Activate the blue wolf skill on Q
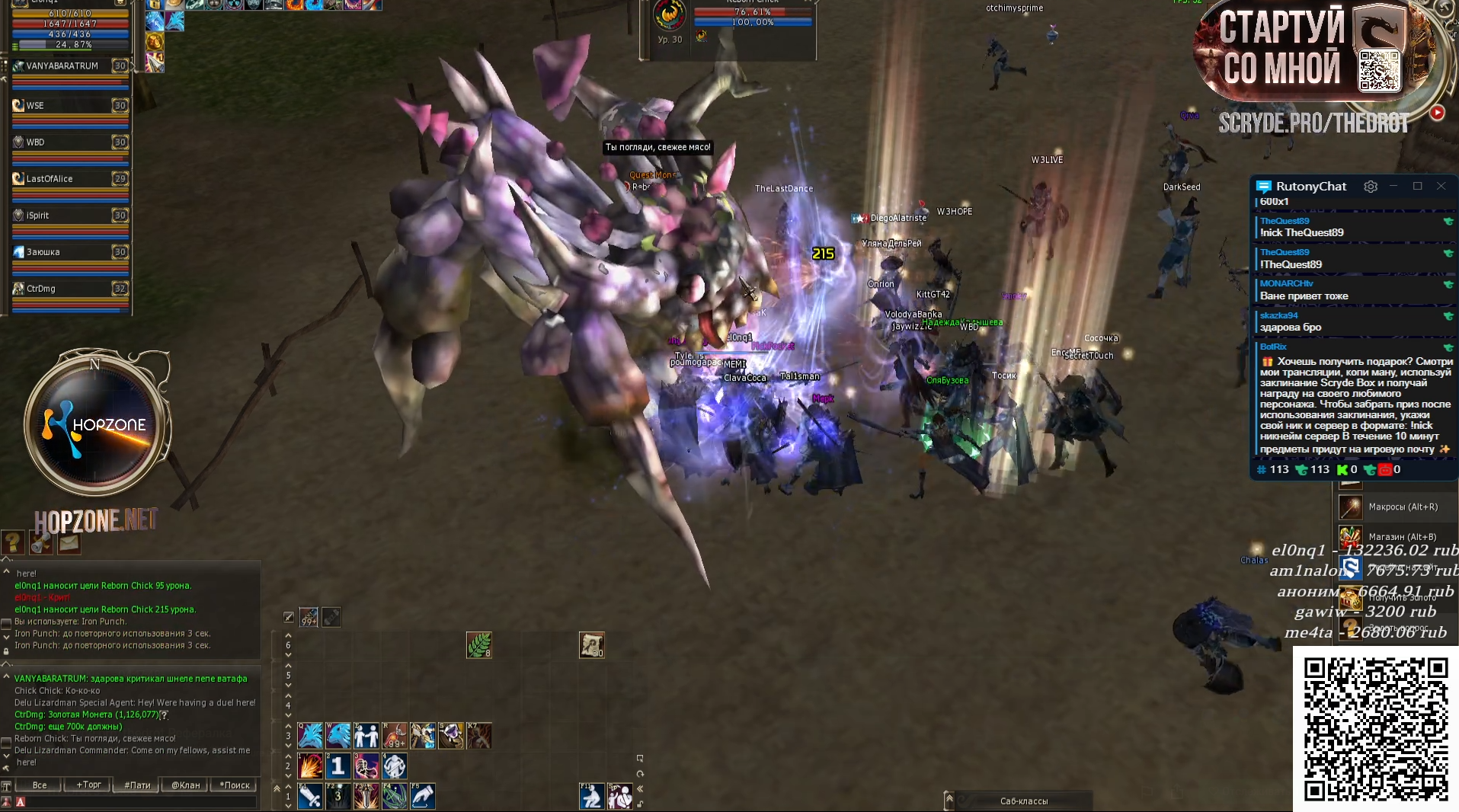The width and height of the screenshot is (1459, 812). click(310, 736)
